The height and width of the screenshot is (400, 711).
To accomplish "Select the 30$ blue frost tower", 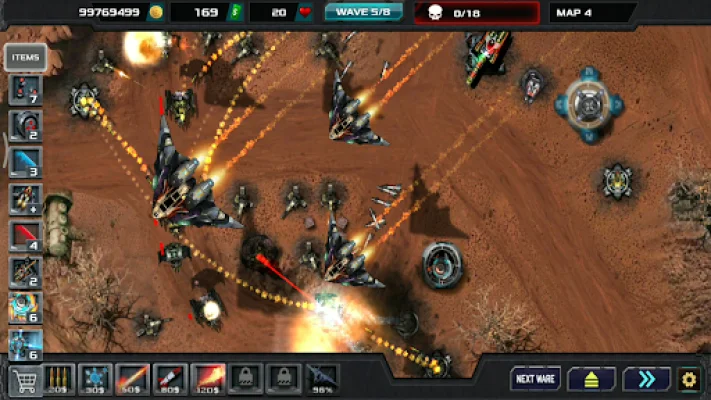I will 96,378.
